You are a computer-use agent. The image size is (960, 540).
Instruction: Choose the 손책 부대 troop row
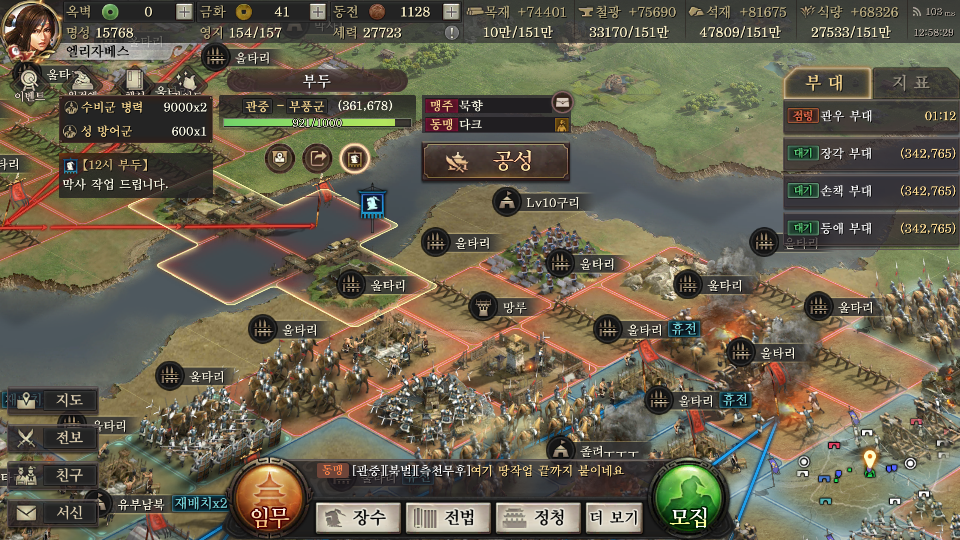pos(871,191)
